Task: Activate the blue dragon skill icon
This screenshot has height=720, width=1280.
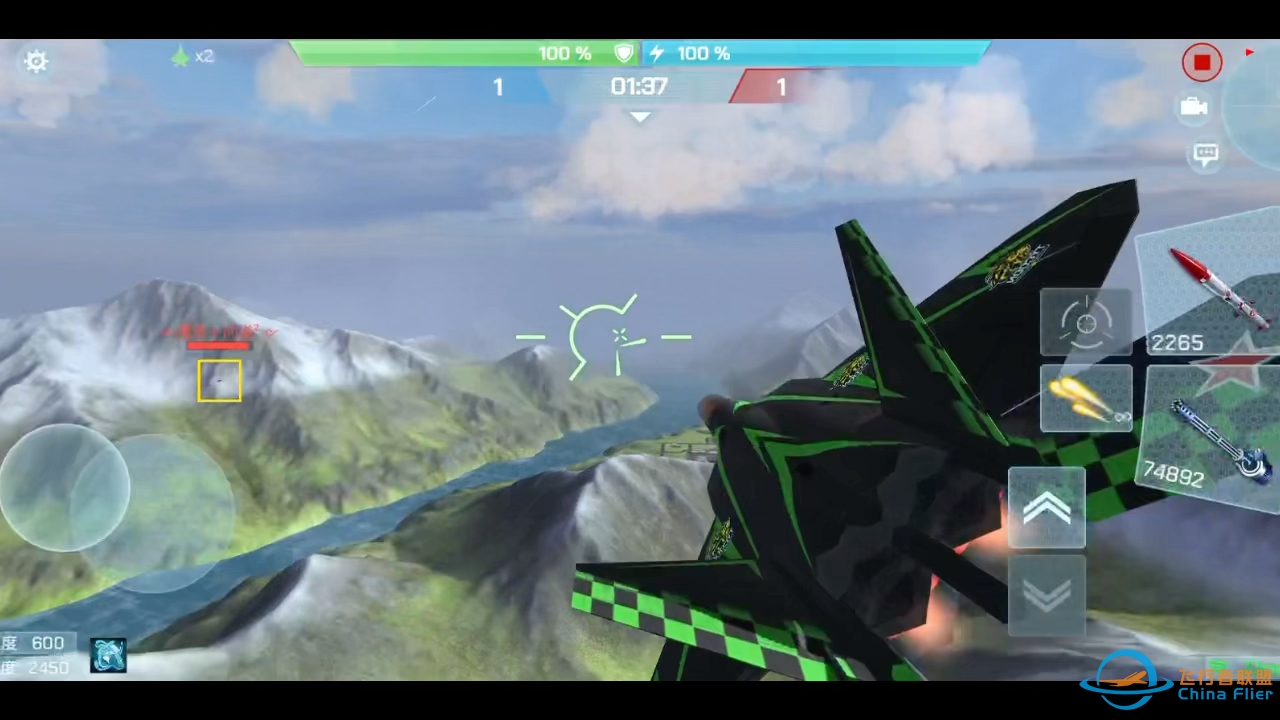Action: coord(108,656)
